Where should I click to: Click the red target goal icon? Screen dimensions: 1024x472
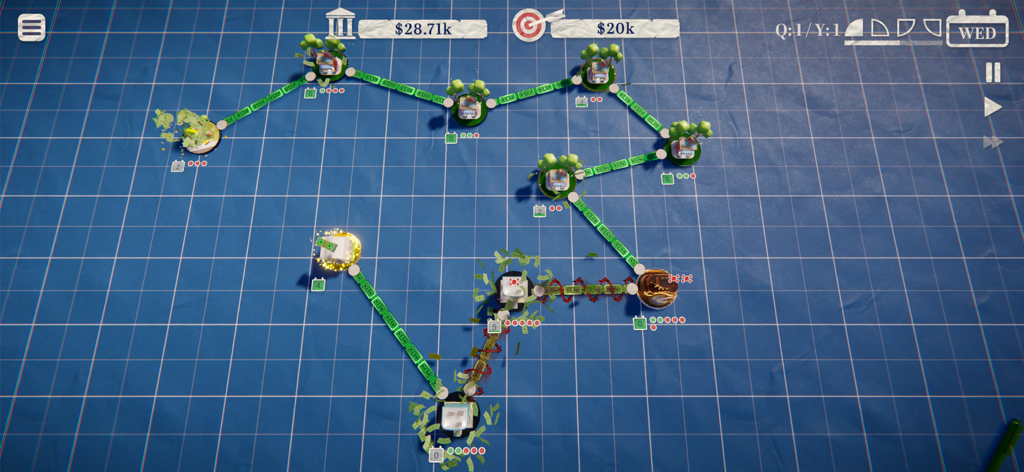pos(527,25)
